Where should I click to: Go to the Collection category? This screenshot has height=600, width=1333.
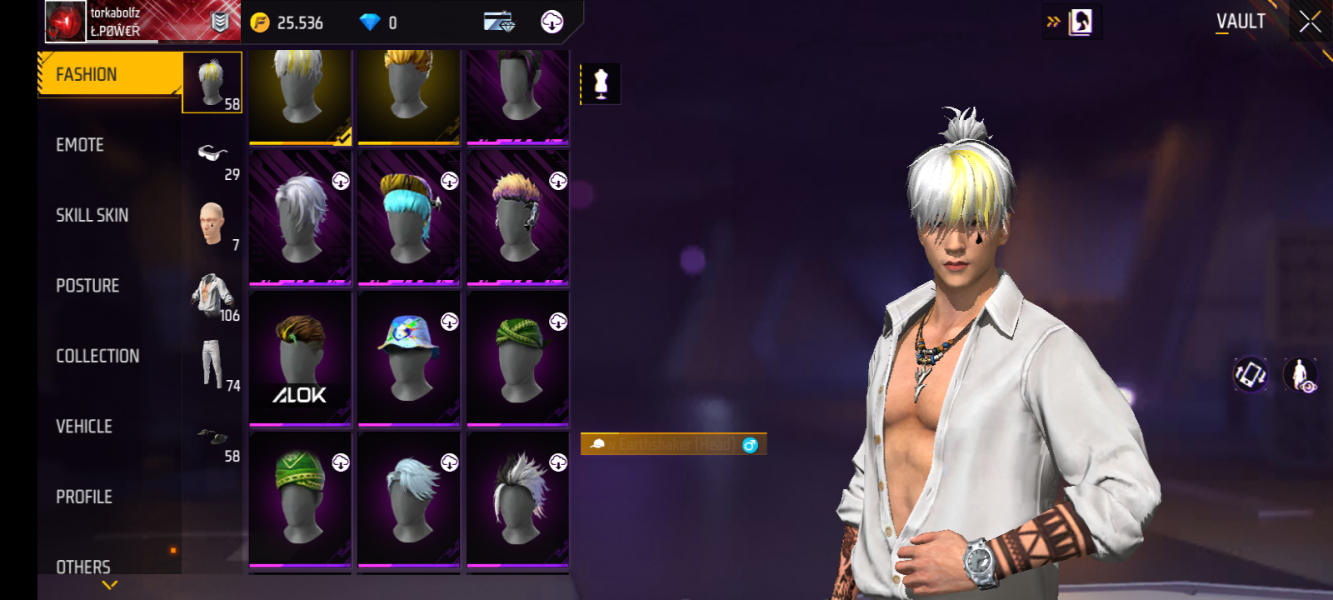[98, 356]
